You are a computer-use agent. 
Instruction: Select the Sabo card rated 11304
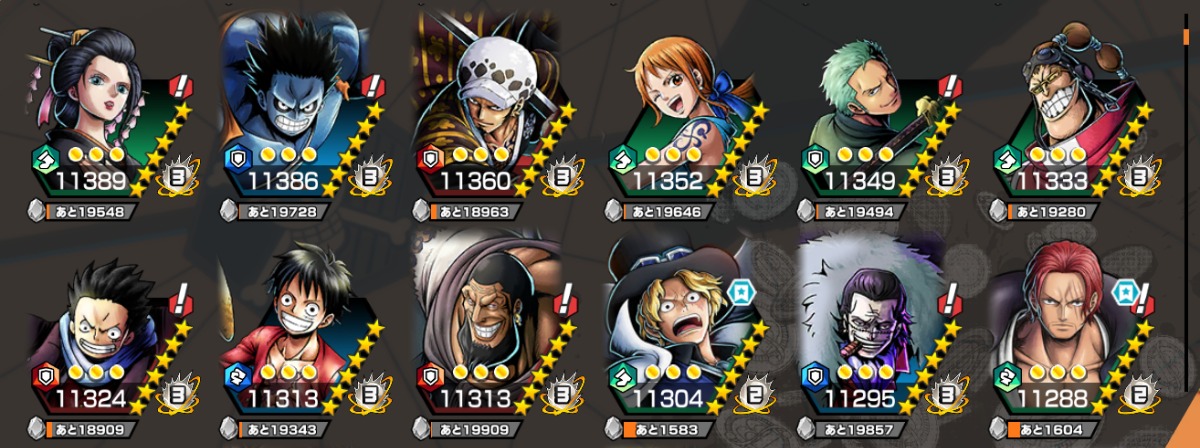point(685,335)
